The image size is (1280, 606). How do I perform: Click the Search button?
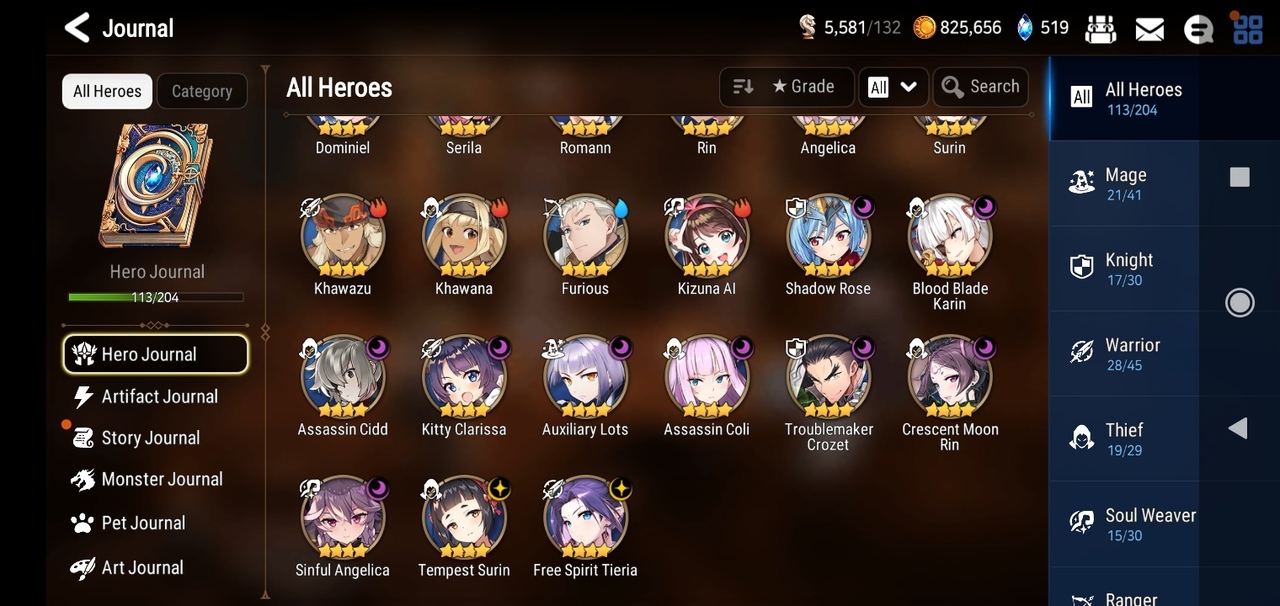981,87
